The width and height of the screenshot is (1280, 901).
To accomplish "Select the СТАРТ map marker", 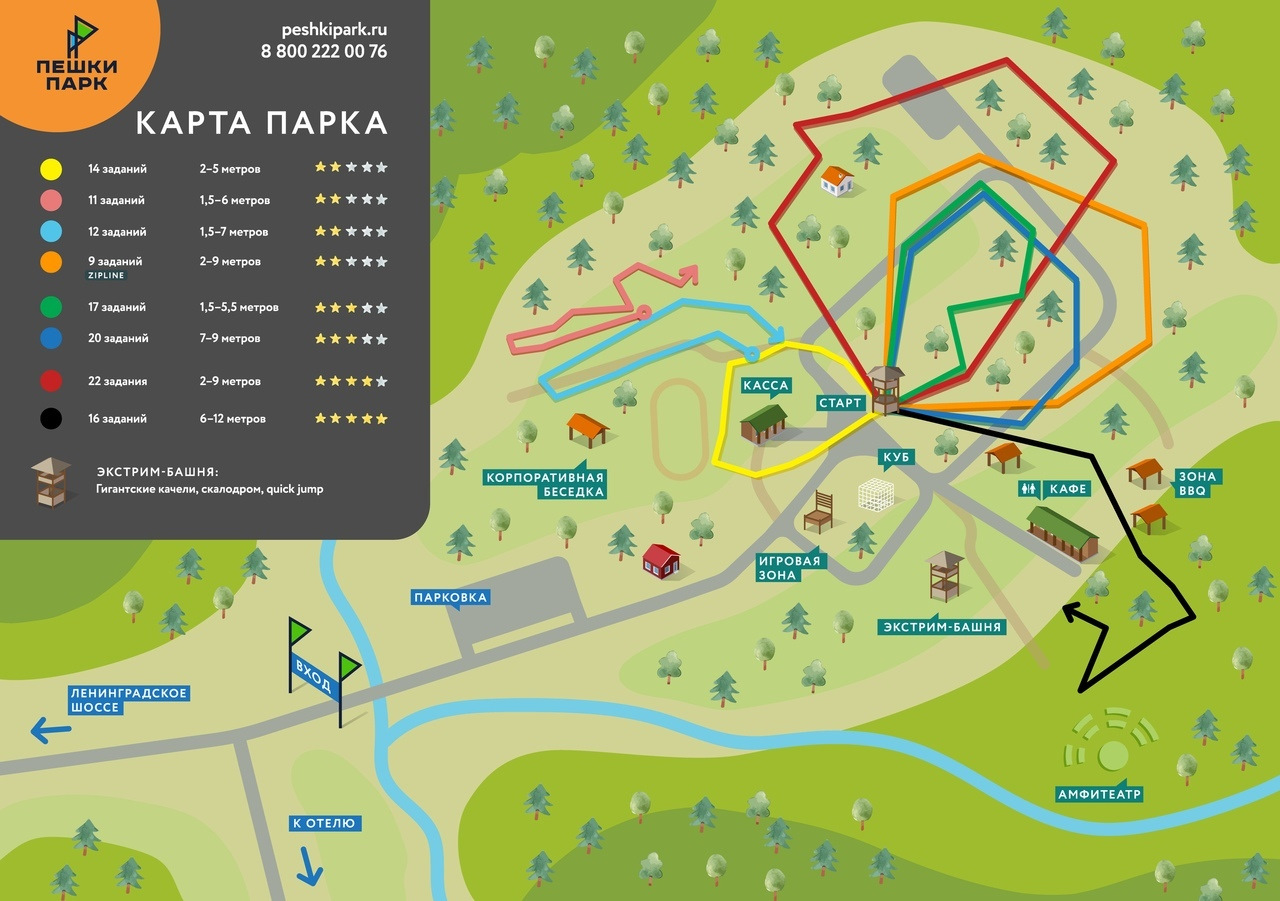I will (x=839, y=403).
